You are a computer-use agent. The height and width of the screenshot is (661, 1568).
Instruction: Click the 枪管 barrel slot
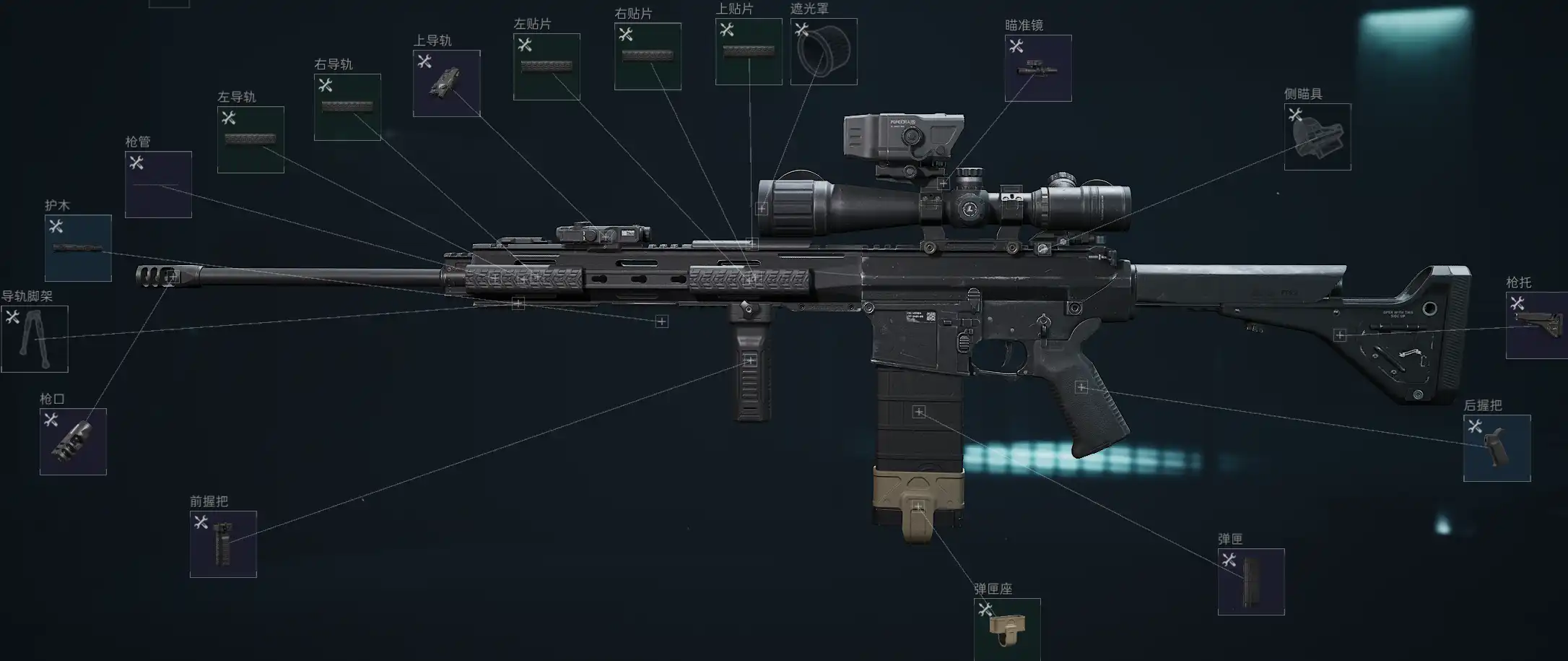[x=158, y=184]
